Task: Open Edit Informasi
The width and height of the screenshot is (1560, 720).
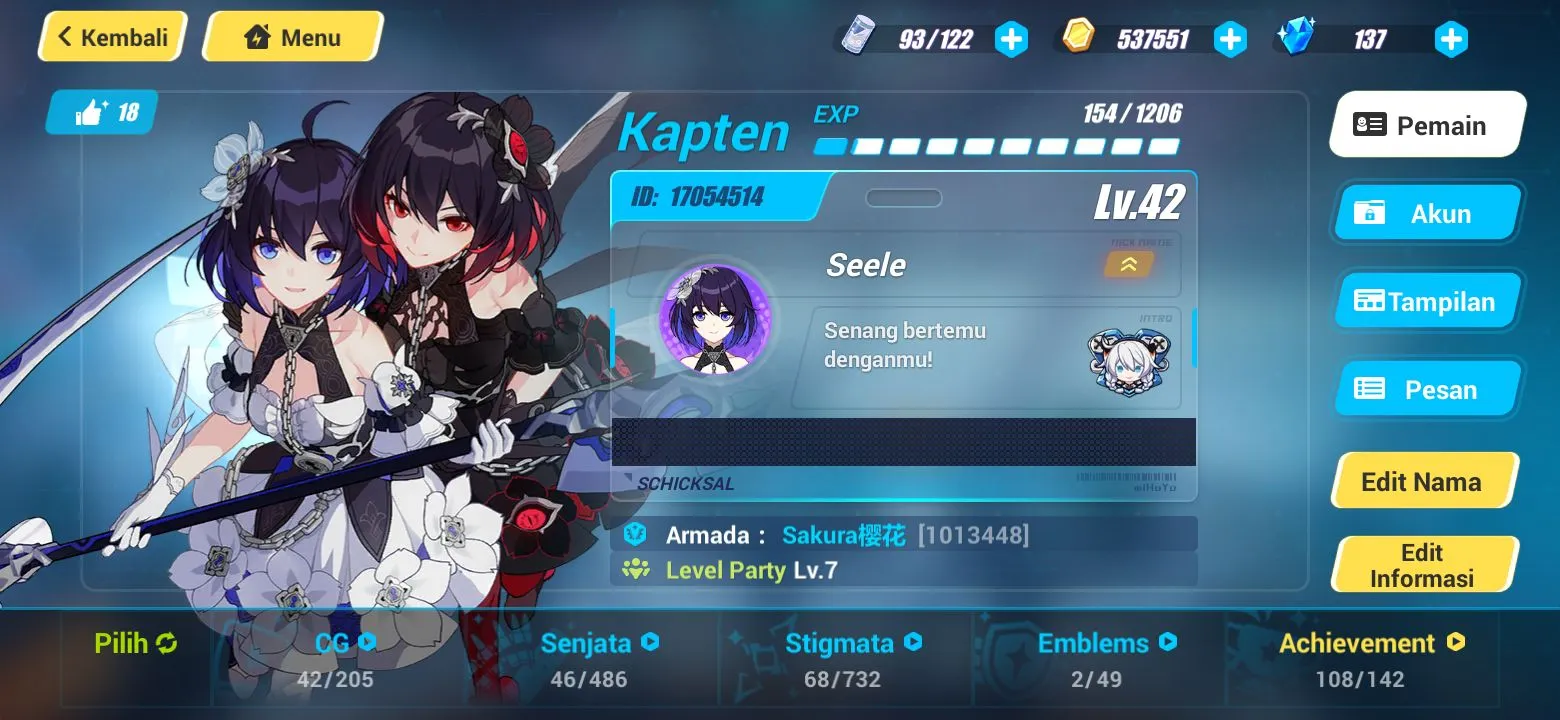Action: [x=1422, y=565]
